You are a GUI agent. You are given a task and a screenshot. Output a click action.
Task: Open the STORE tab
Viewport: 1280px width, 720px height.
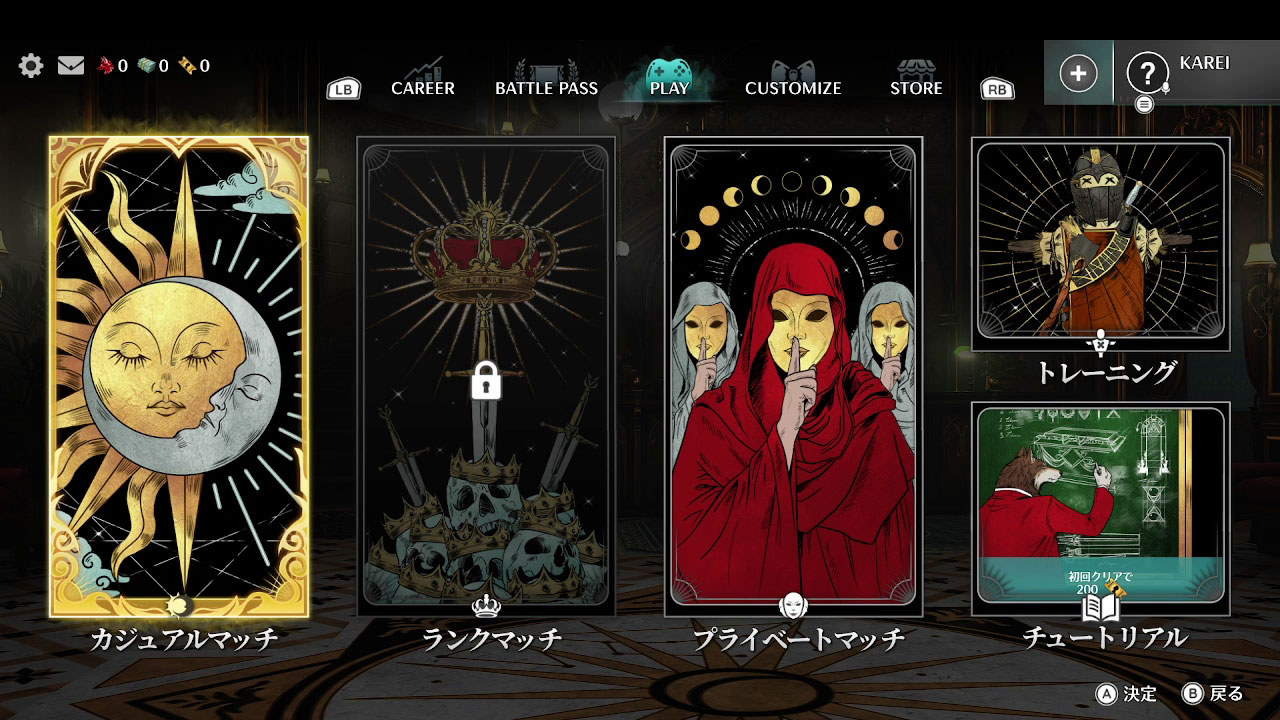[915, 88]
